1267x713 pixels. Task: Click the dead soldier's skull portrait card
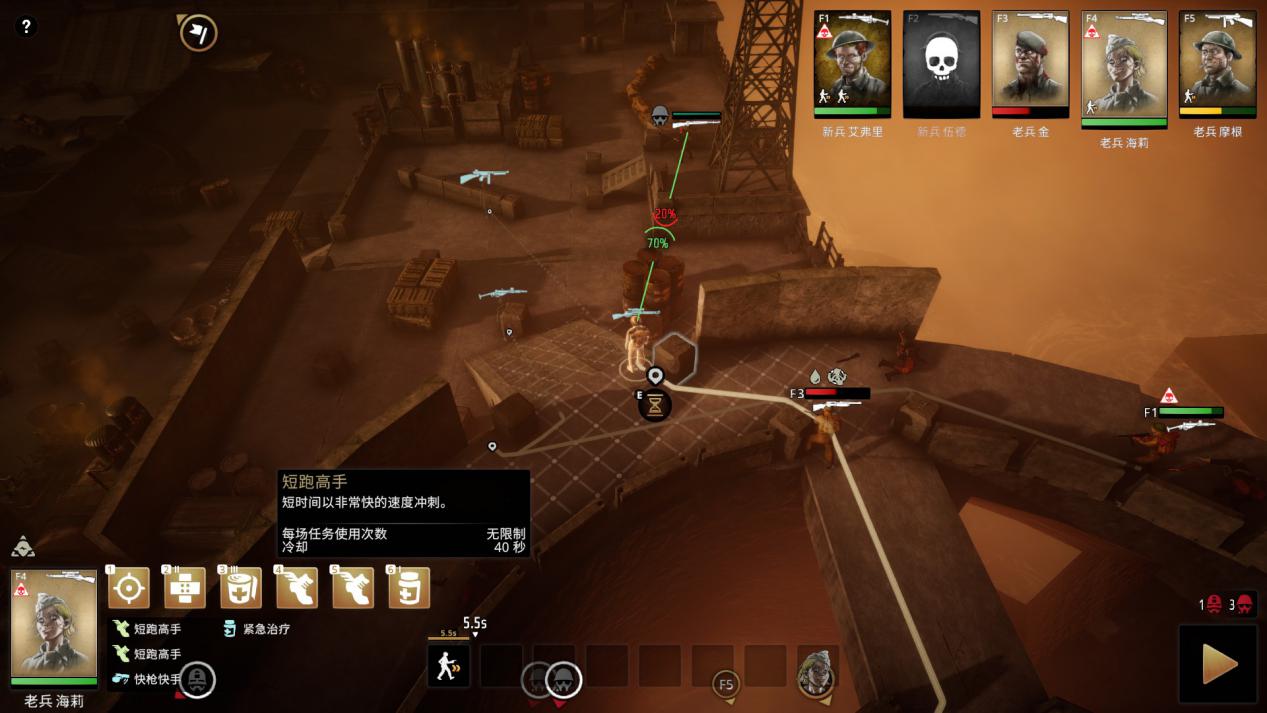[x=941, y=64]
